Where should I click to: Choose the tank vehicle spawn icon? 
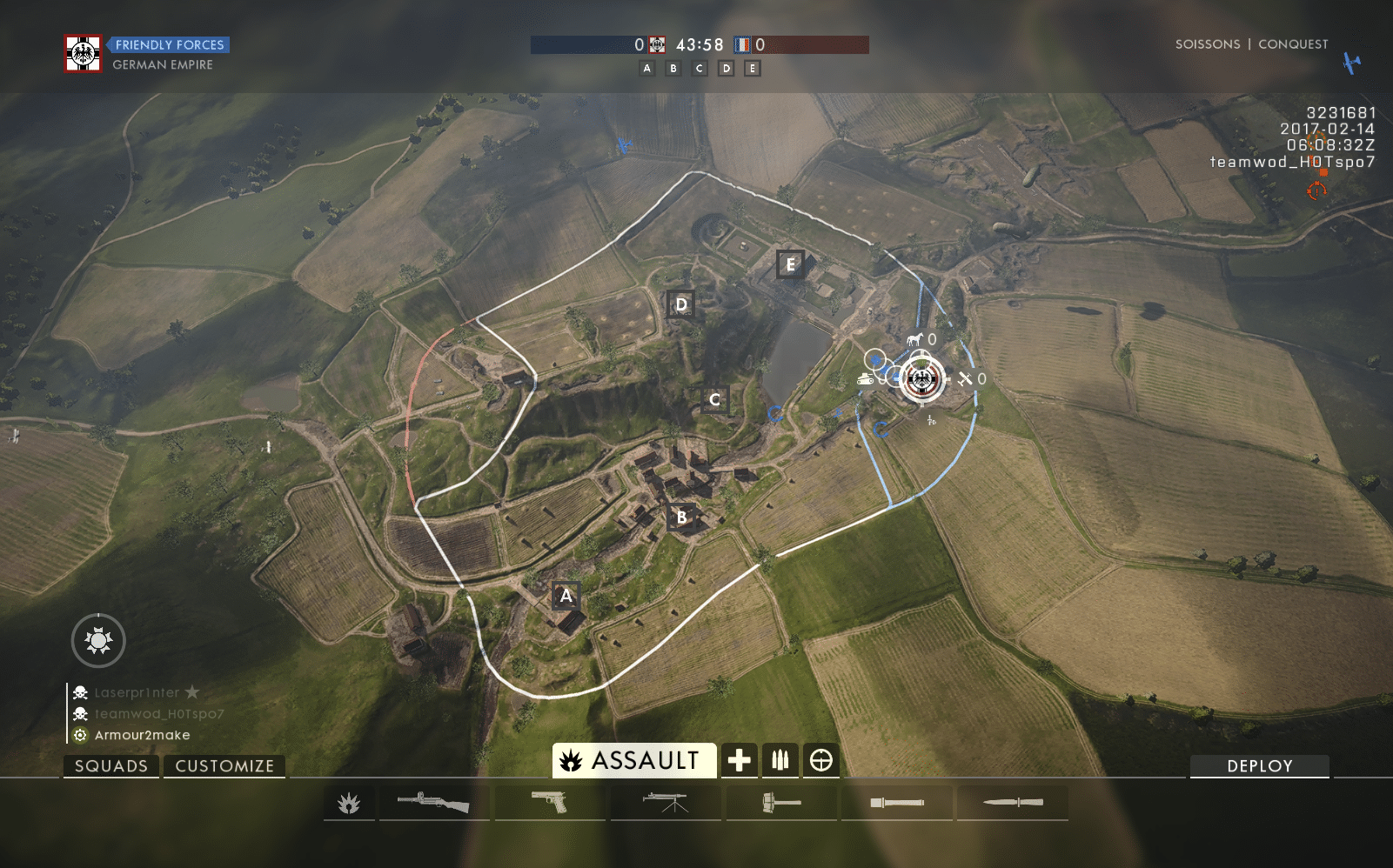(x=866, y=378)
